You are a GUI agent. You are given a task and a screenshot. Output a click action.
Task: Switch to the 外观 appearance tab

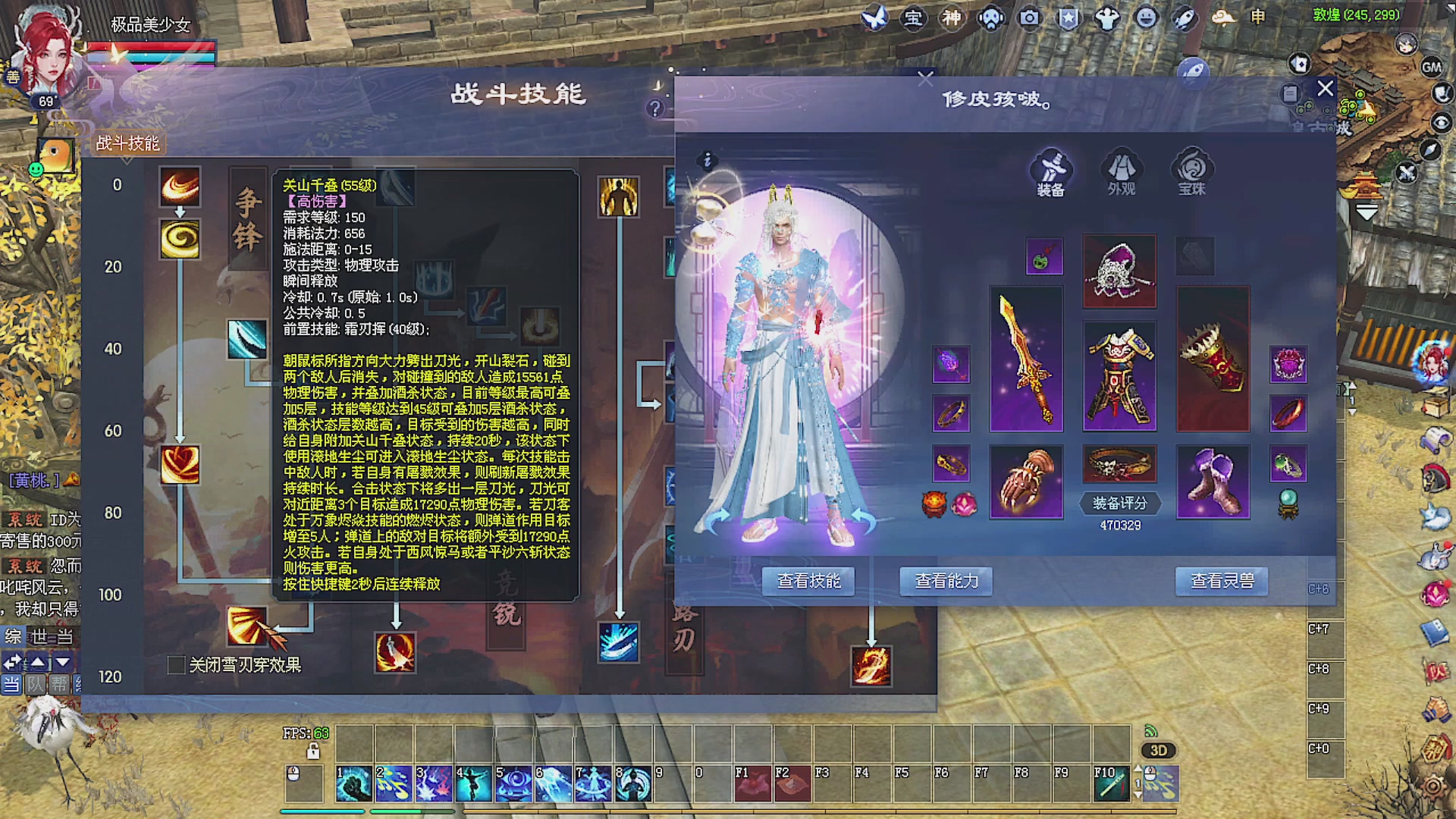(x=1120, y=171)
